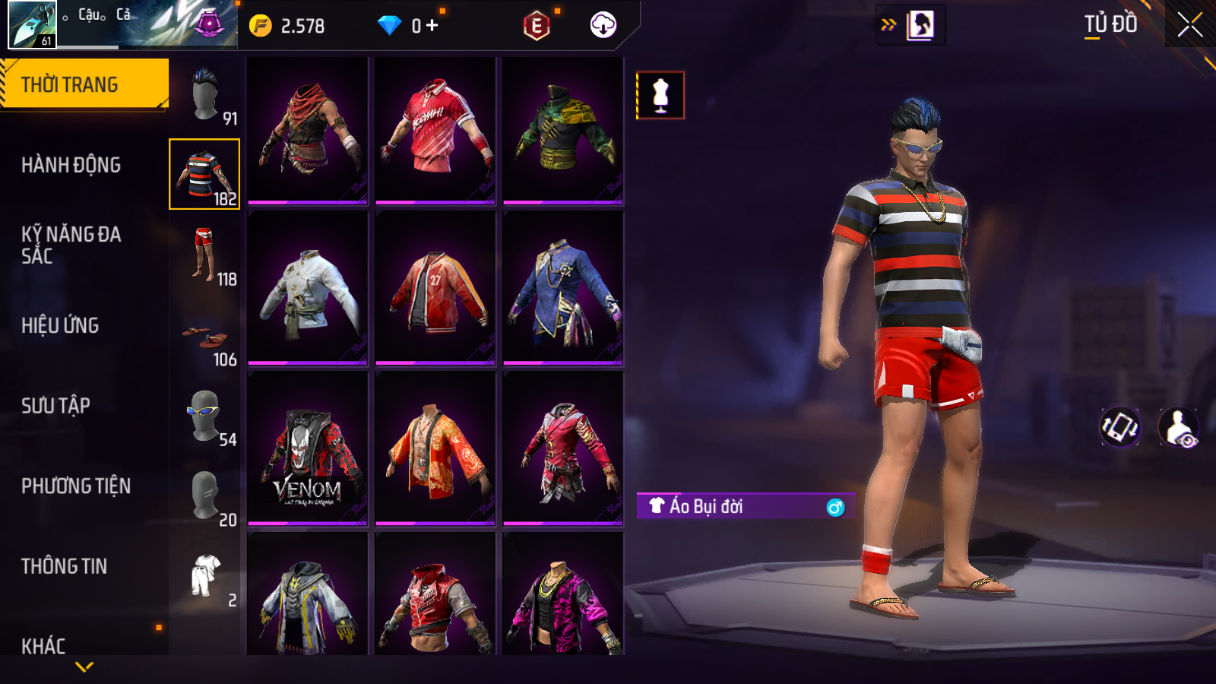Open Kỹ Năng Đa Sắc section

click(x=71, y=245)
